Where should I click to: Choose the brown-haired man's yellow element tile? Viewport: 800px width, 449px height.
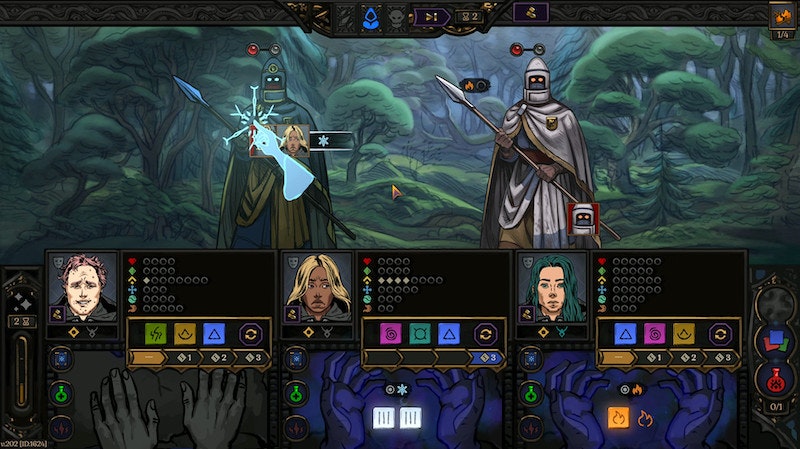coord(185,334)
